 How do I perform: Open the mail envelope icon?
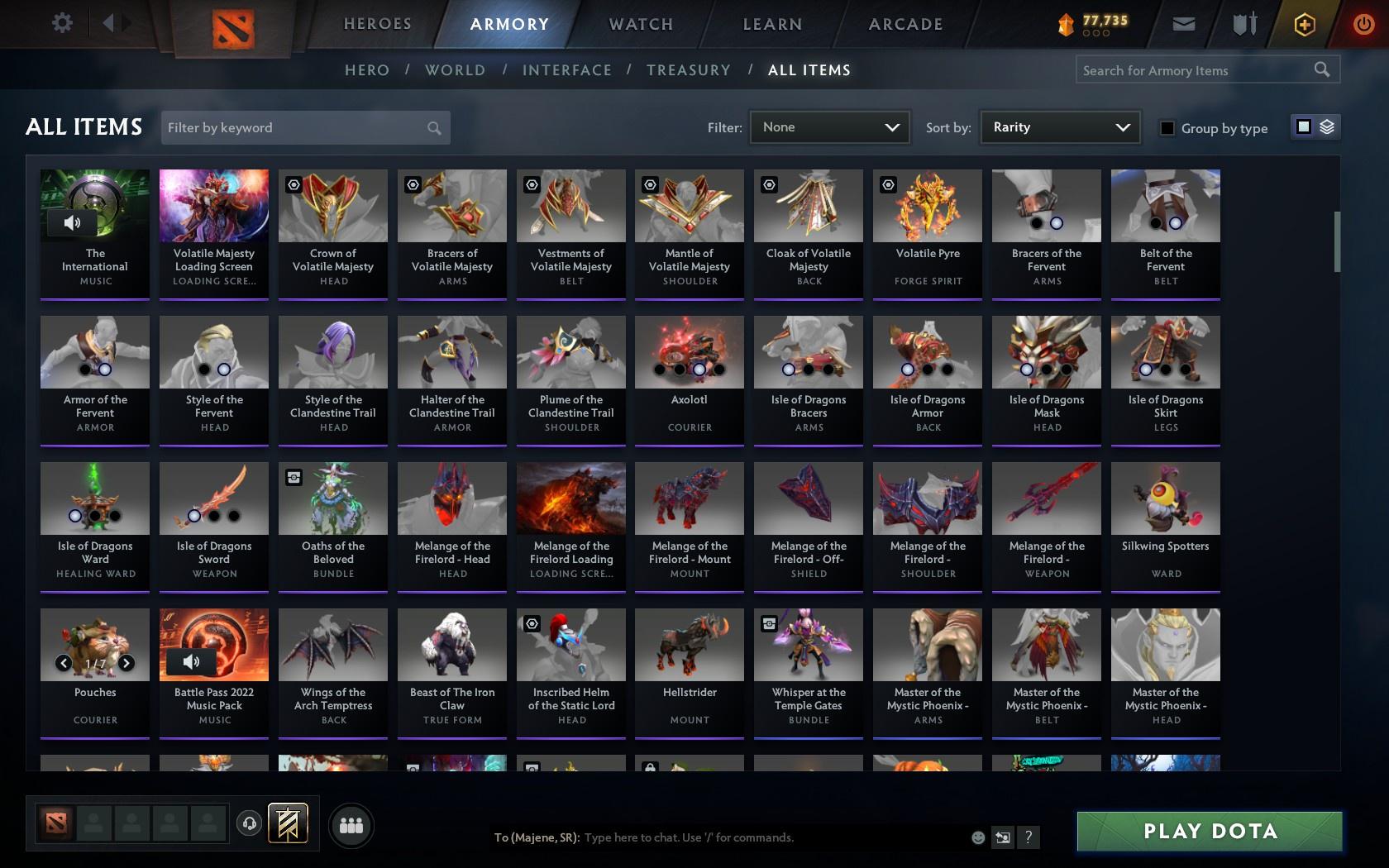[1182, 23]
